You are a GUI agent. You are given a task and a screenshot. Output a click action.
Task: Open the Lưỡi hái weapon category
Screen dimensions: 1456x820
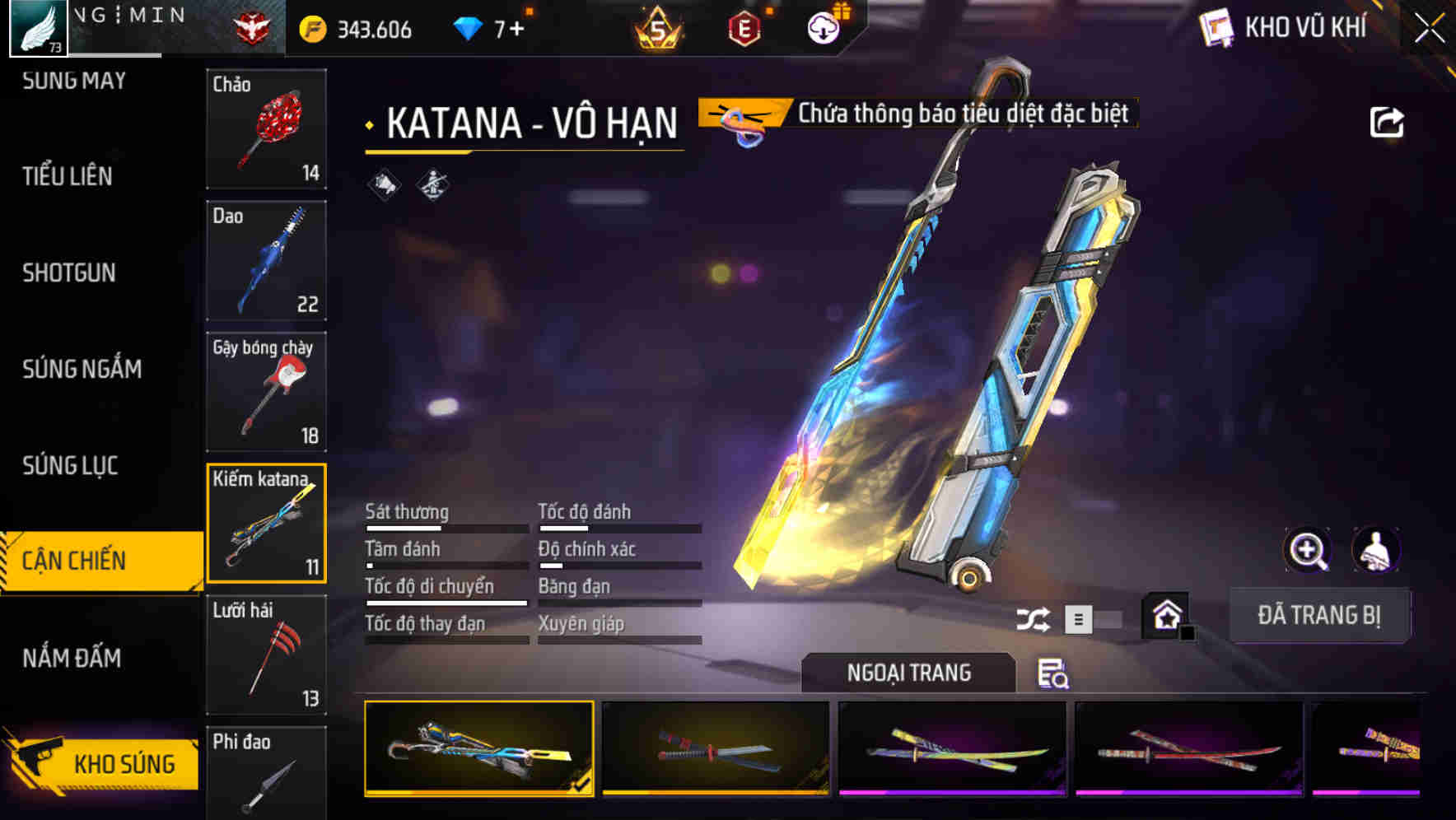tap(267, 655)
